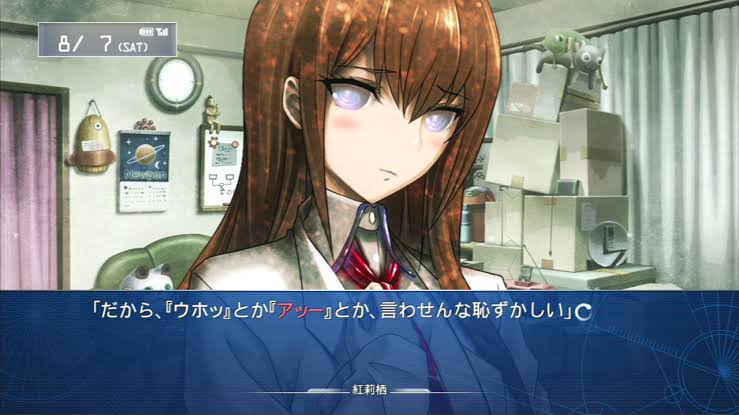This screenshot has height=415, width=739.
Task: Click the circular text-advance indicator
Action: point(583,311)
